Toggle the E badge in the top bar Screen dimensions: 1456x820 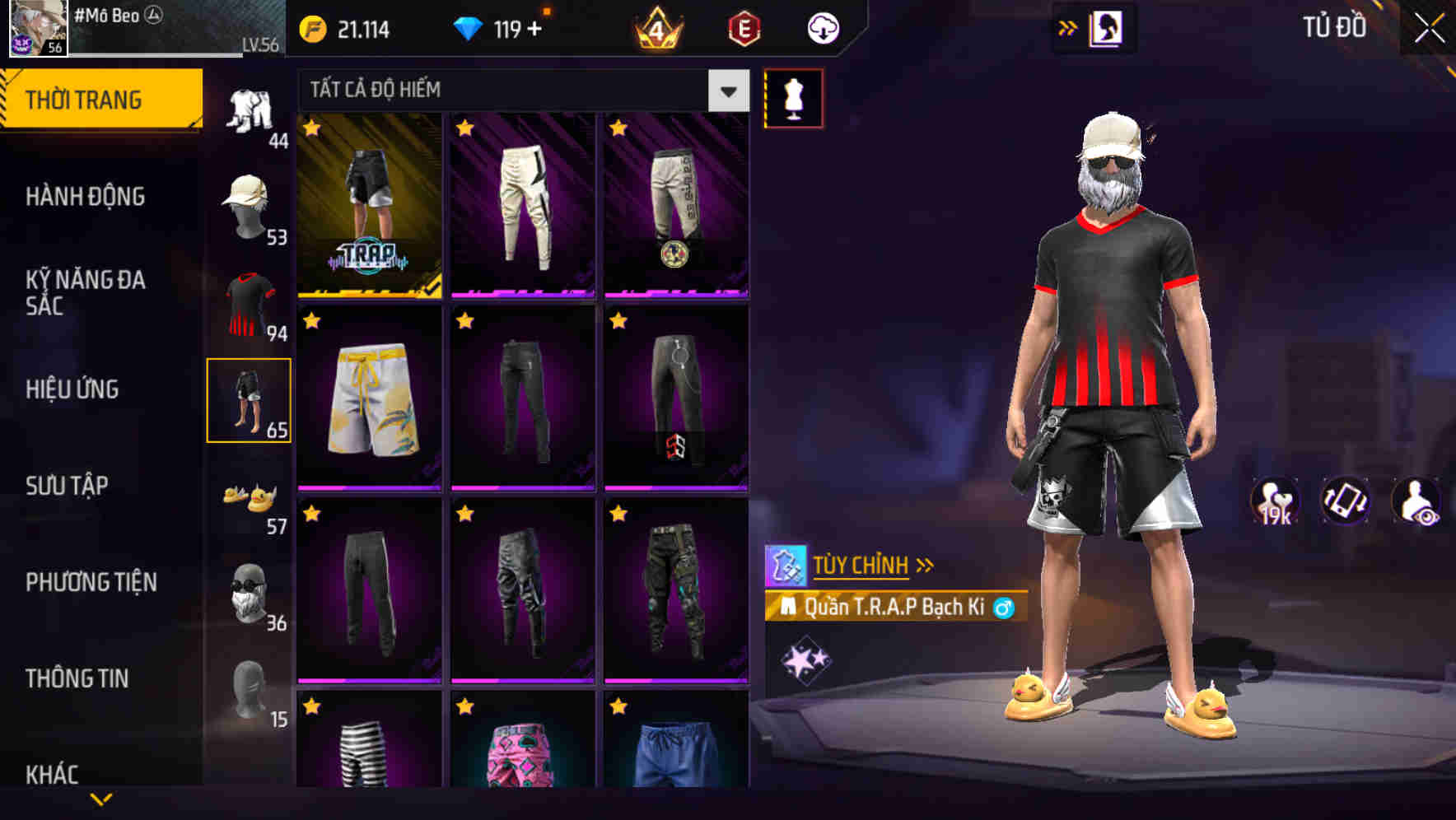(x=744, y=27)
